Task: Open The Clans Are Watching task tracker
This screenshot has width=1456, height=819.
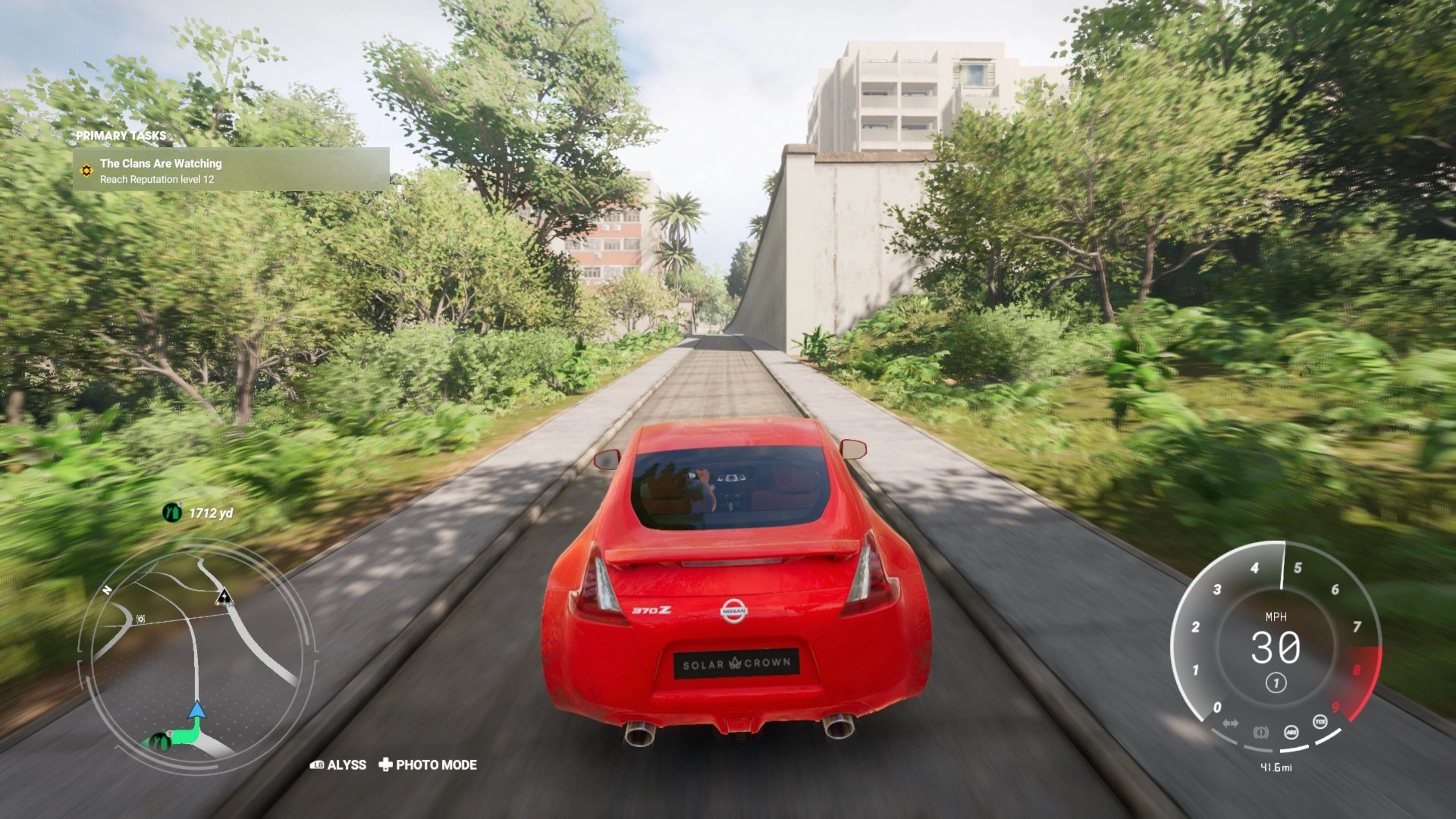Action: [x=231, y=170]
